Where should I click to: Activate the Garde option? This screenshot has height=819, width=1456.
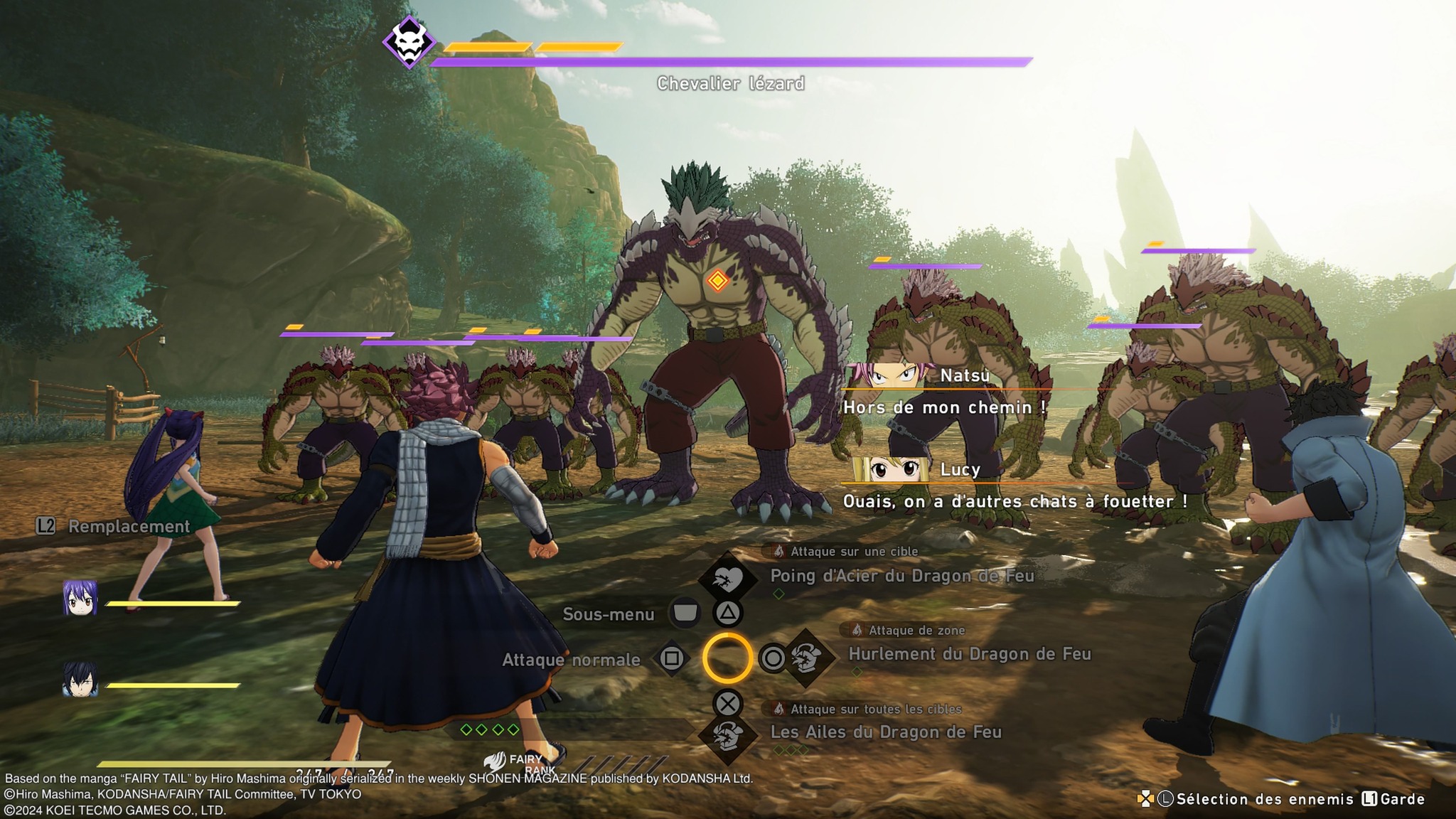[1402, 799]
